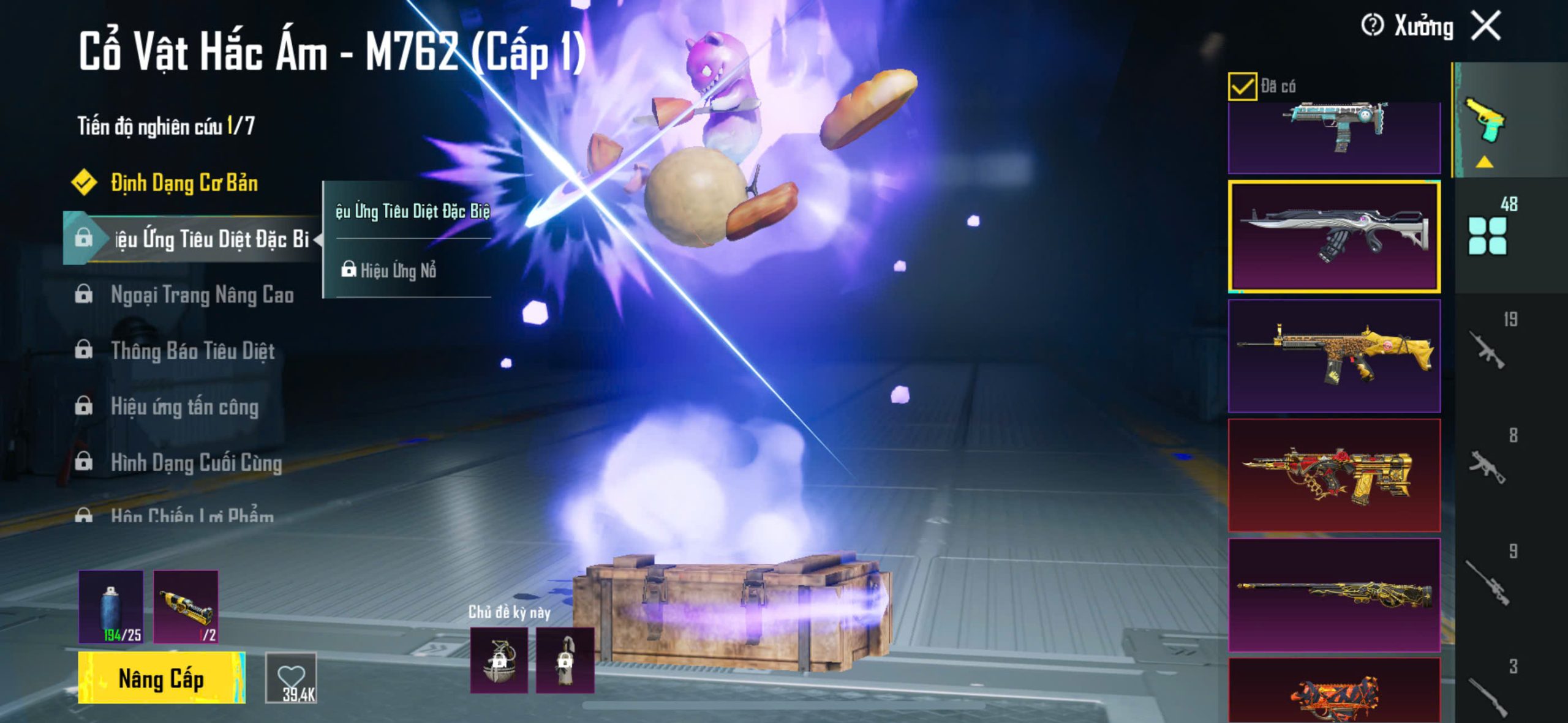Choose 'Thông Báo Tiêu Diệt' level entry
Screen dimensions: 1568x723
point(192,351)
